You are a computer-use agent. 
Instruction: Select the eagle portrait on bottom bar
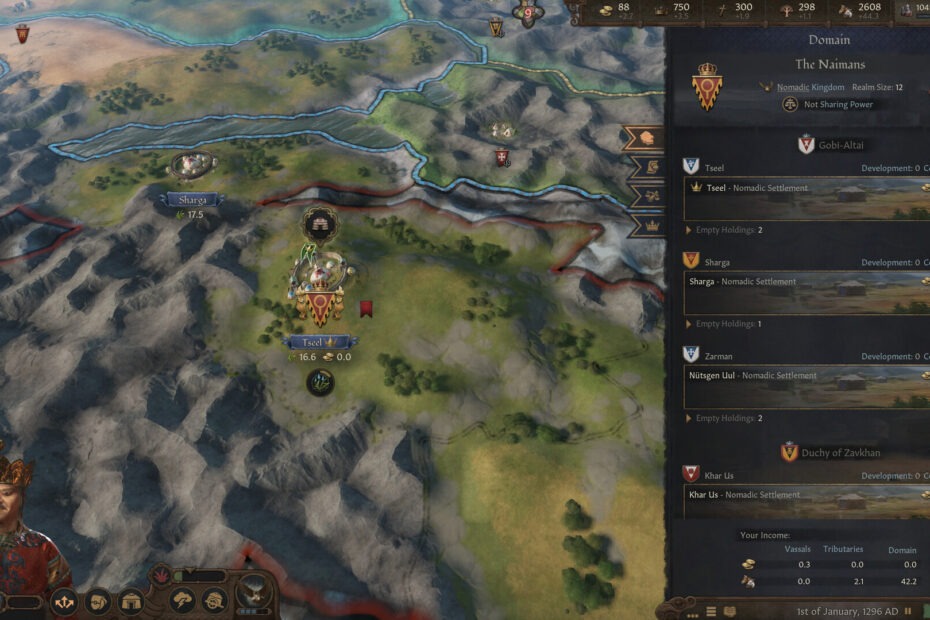tap(254, 598)
